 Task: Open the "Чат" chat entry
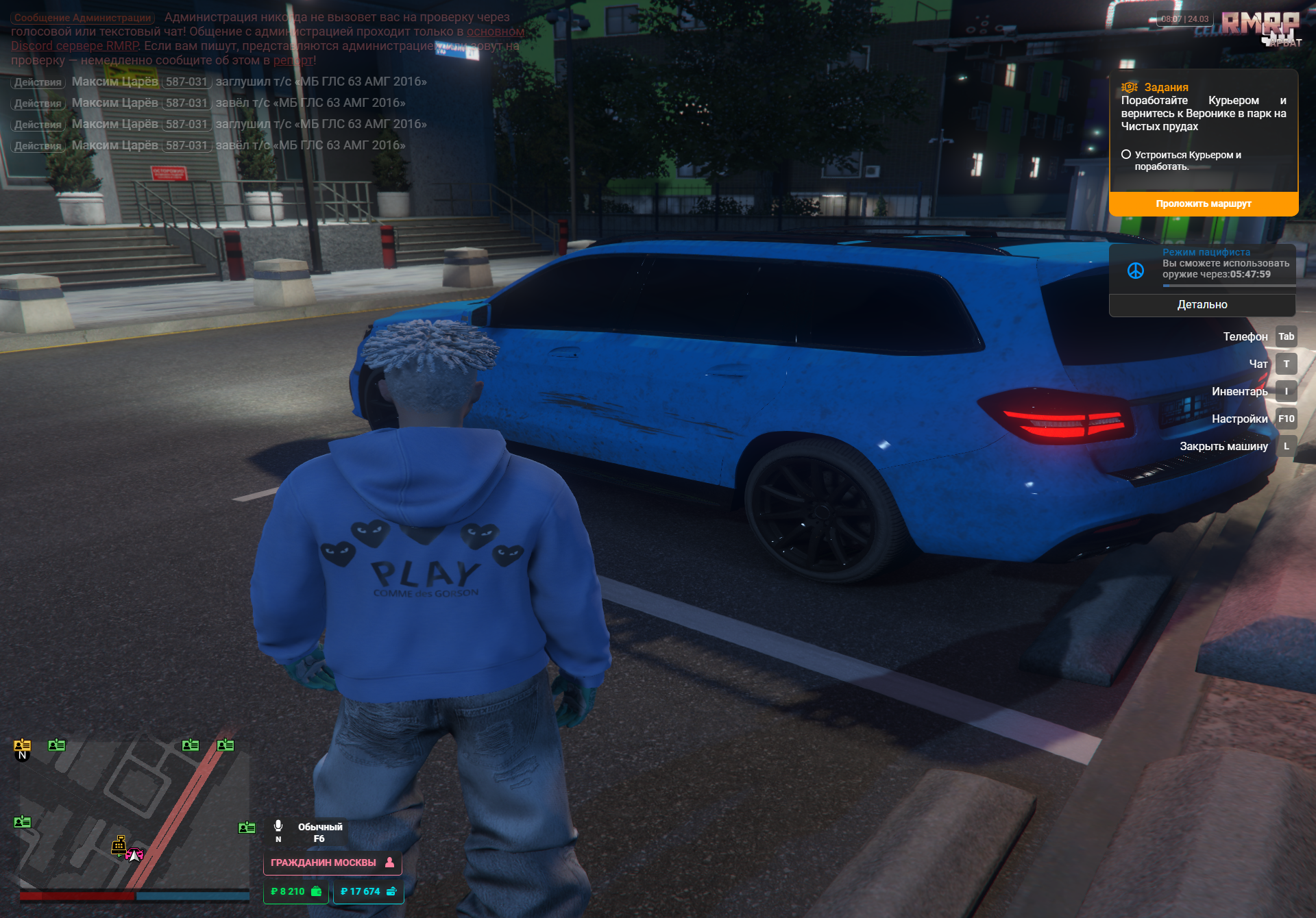(x=1258, y=364)
